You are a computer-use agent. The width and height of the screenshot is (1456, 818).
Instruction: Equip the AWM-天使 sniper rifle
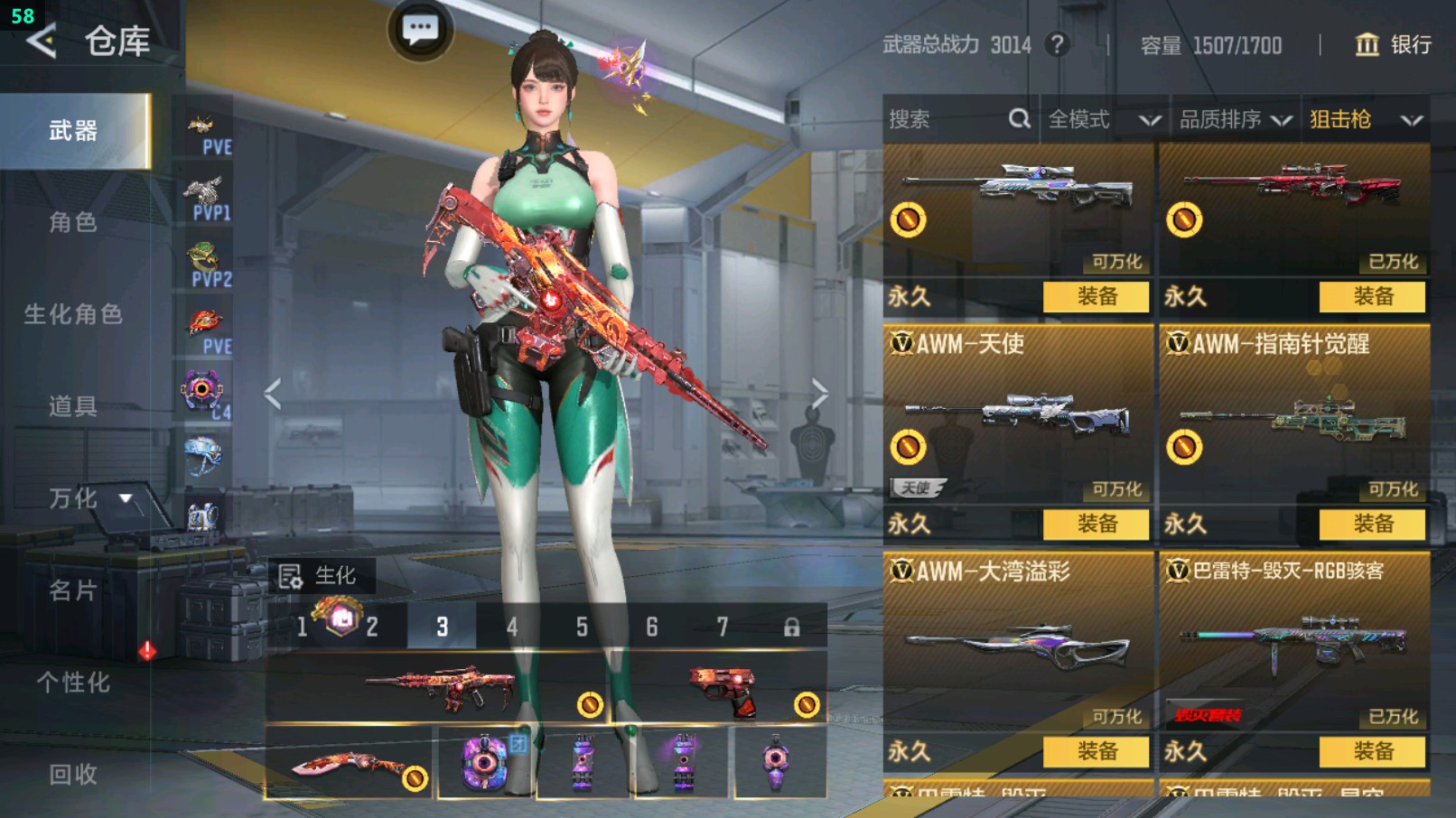click(x=1097, y=524)
